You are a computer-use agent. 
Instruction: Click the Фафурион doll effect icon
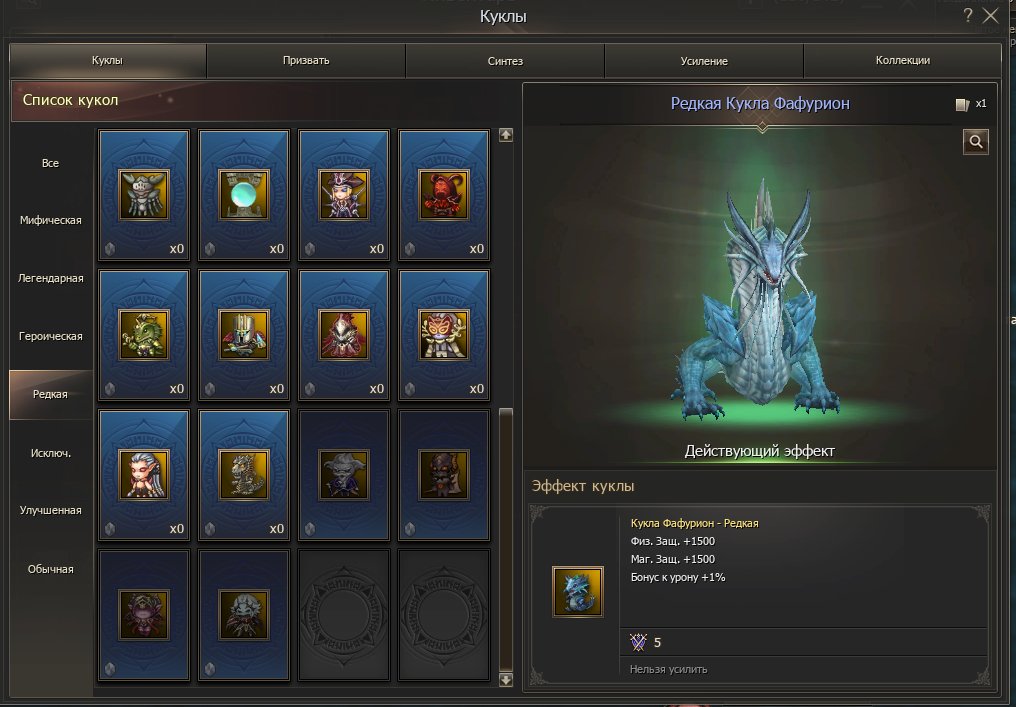578,591
